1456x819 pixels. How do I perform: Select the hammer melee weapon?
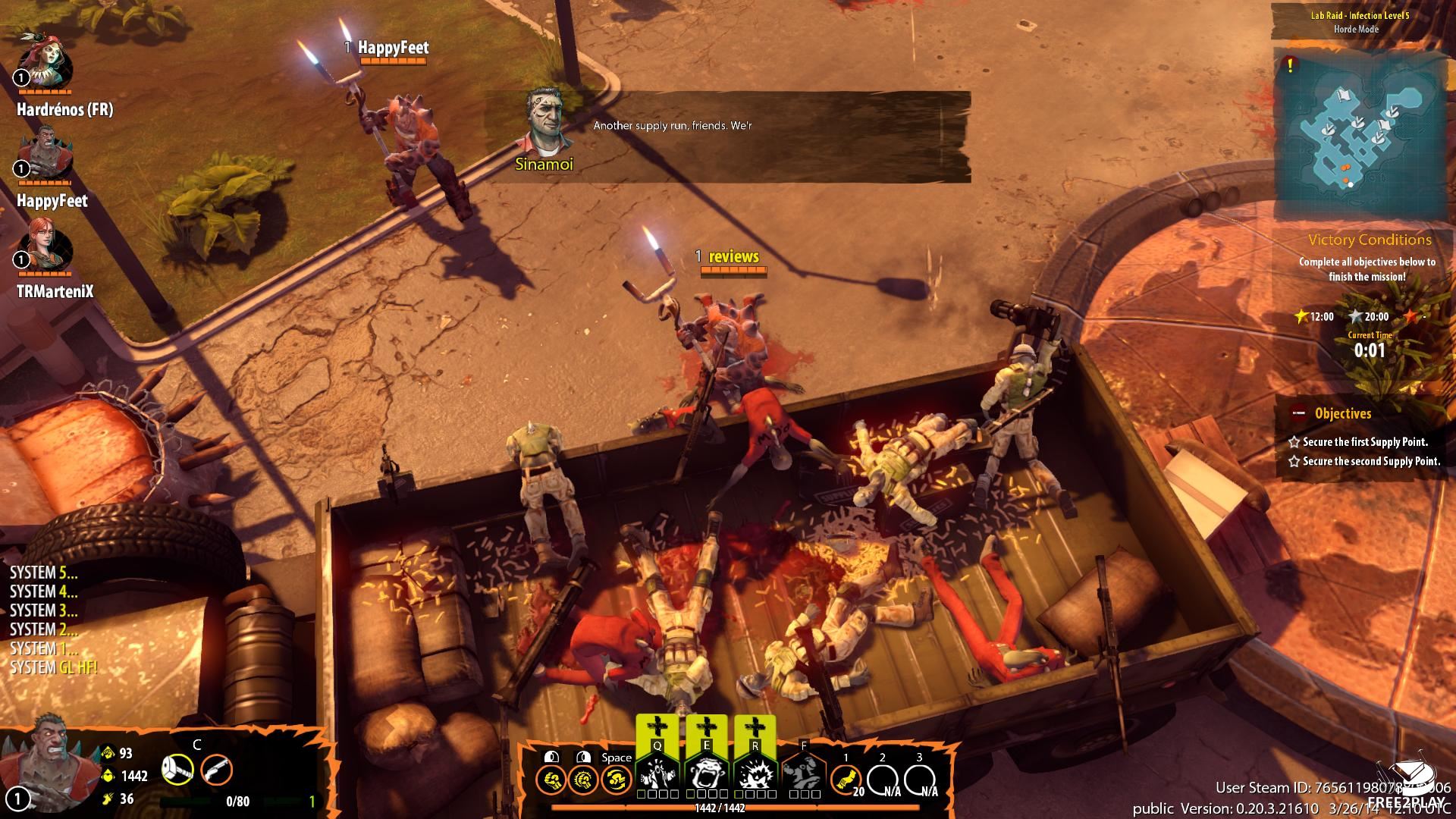coord(177,771)
